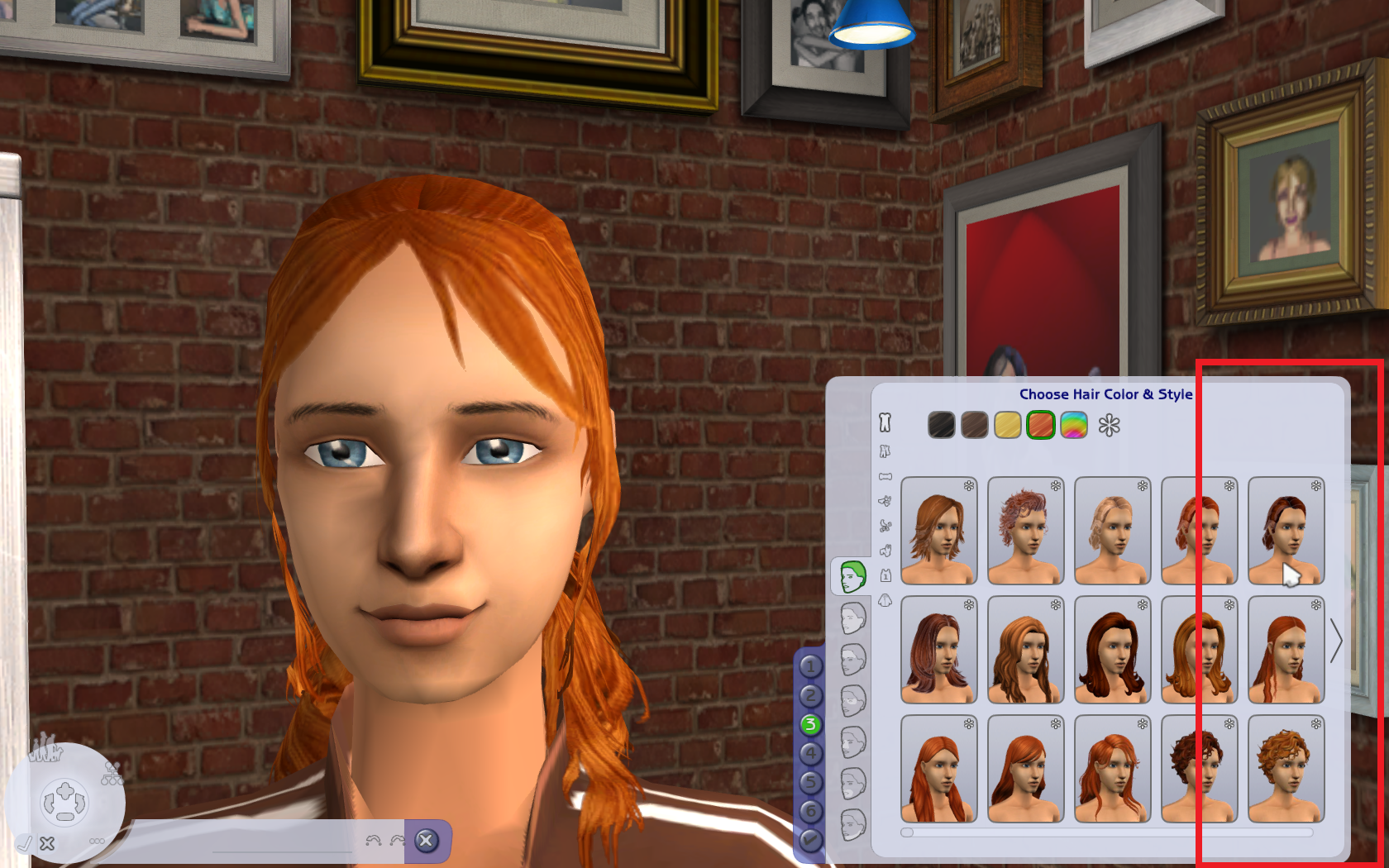Rotate the Sim with the right rotation arrow
The image size is (1389, 868).
(x=80, y=802)
